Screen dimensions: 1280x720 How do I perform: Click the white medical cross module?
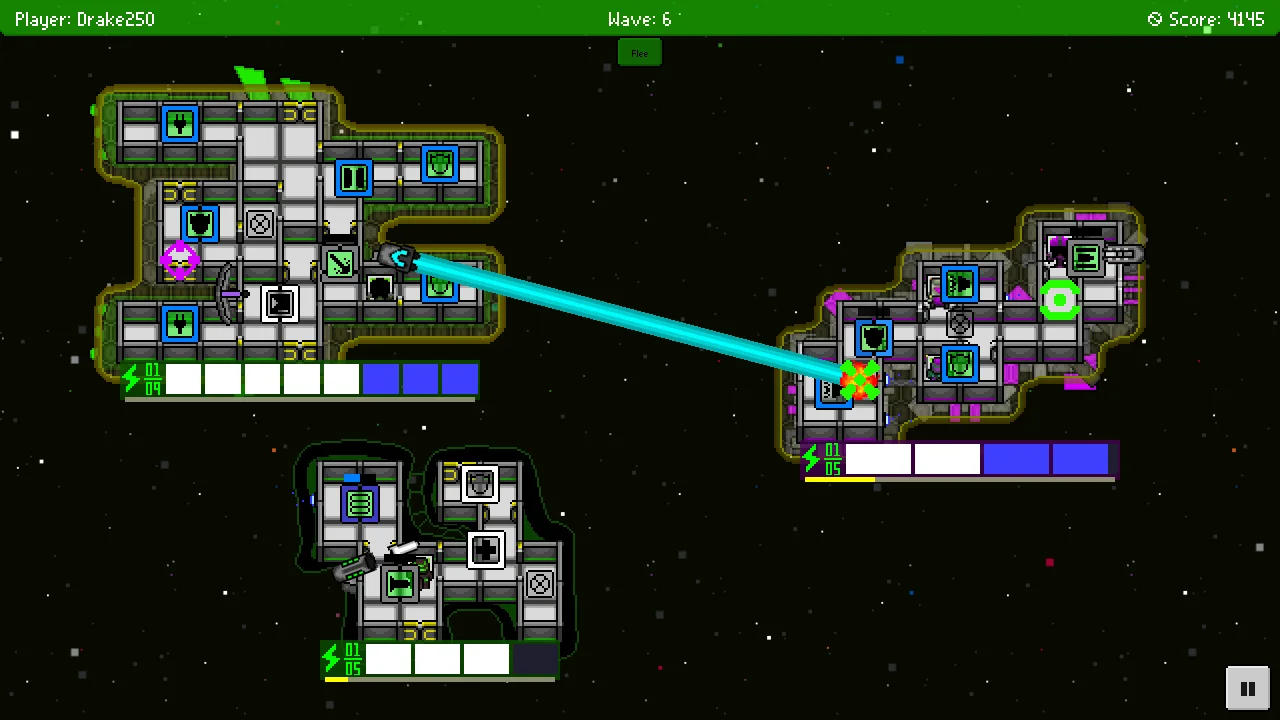486,549
